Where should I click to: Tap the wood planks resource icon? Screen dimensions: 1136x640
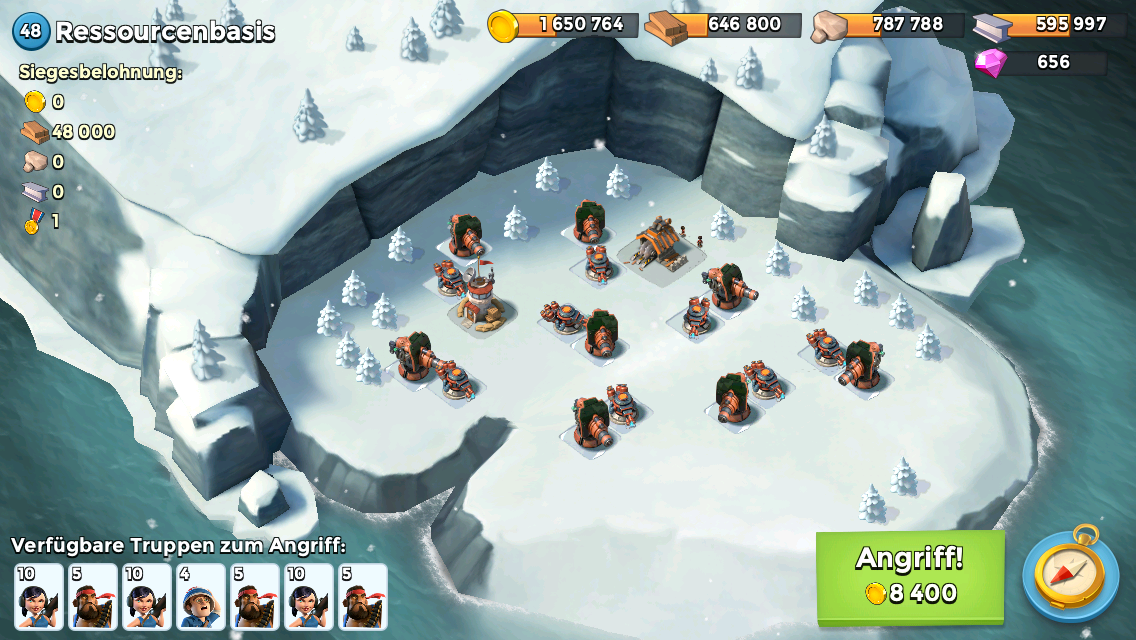(665, 27)
